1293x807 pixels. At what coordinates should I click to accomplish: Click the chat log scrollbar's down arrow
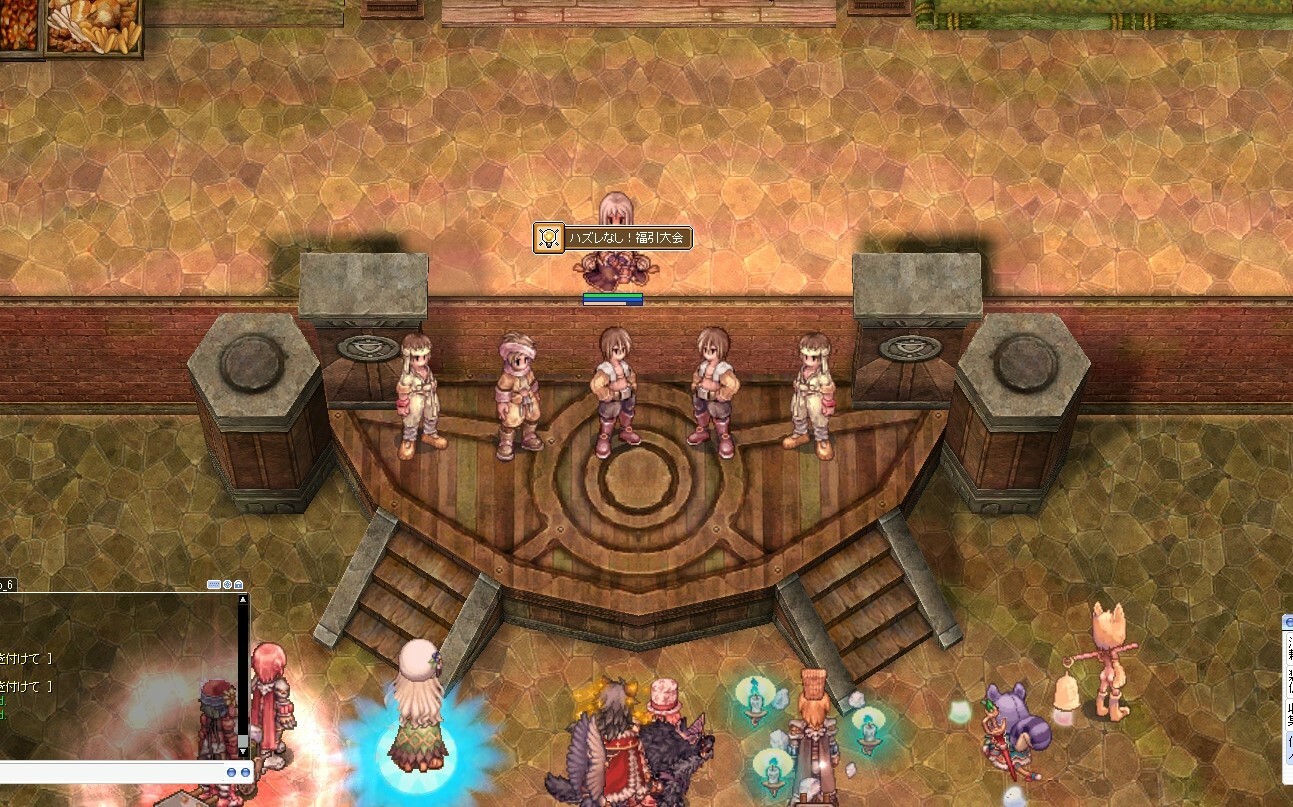tap(242, 752)
